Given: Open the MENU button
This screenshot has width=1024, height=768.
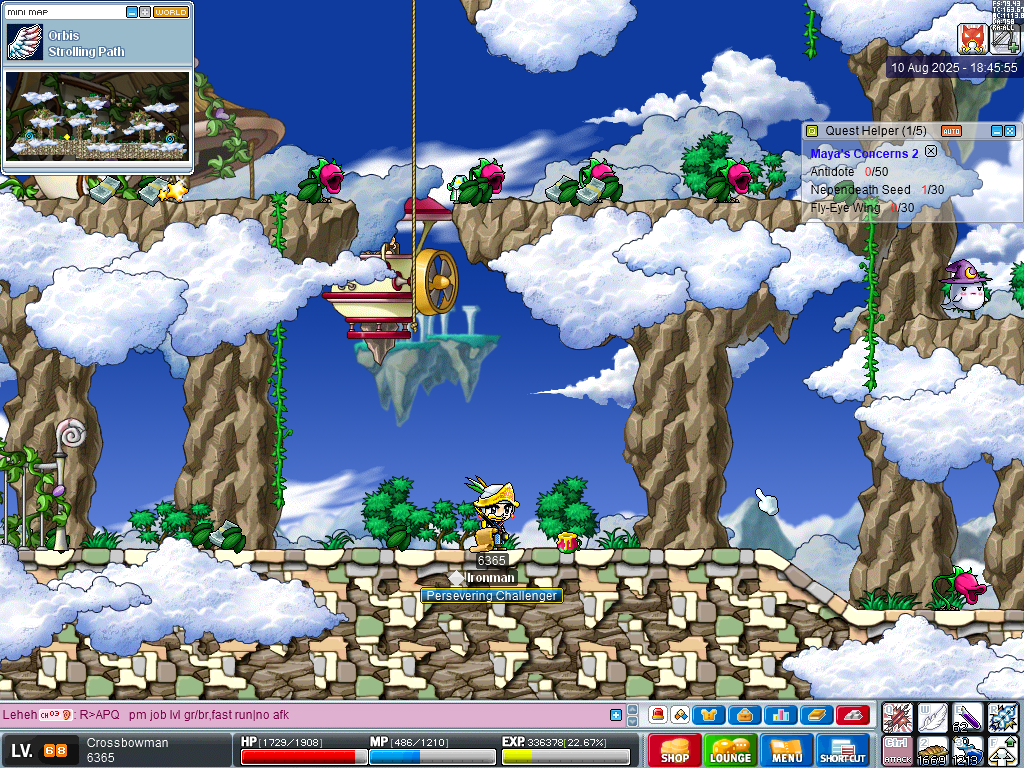Looking at the screenshot, I should (787, 750).
